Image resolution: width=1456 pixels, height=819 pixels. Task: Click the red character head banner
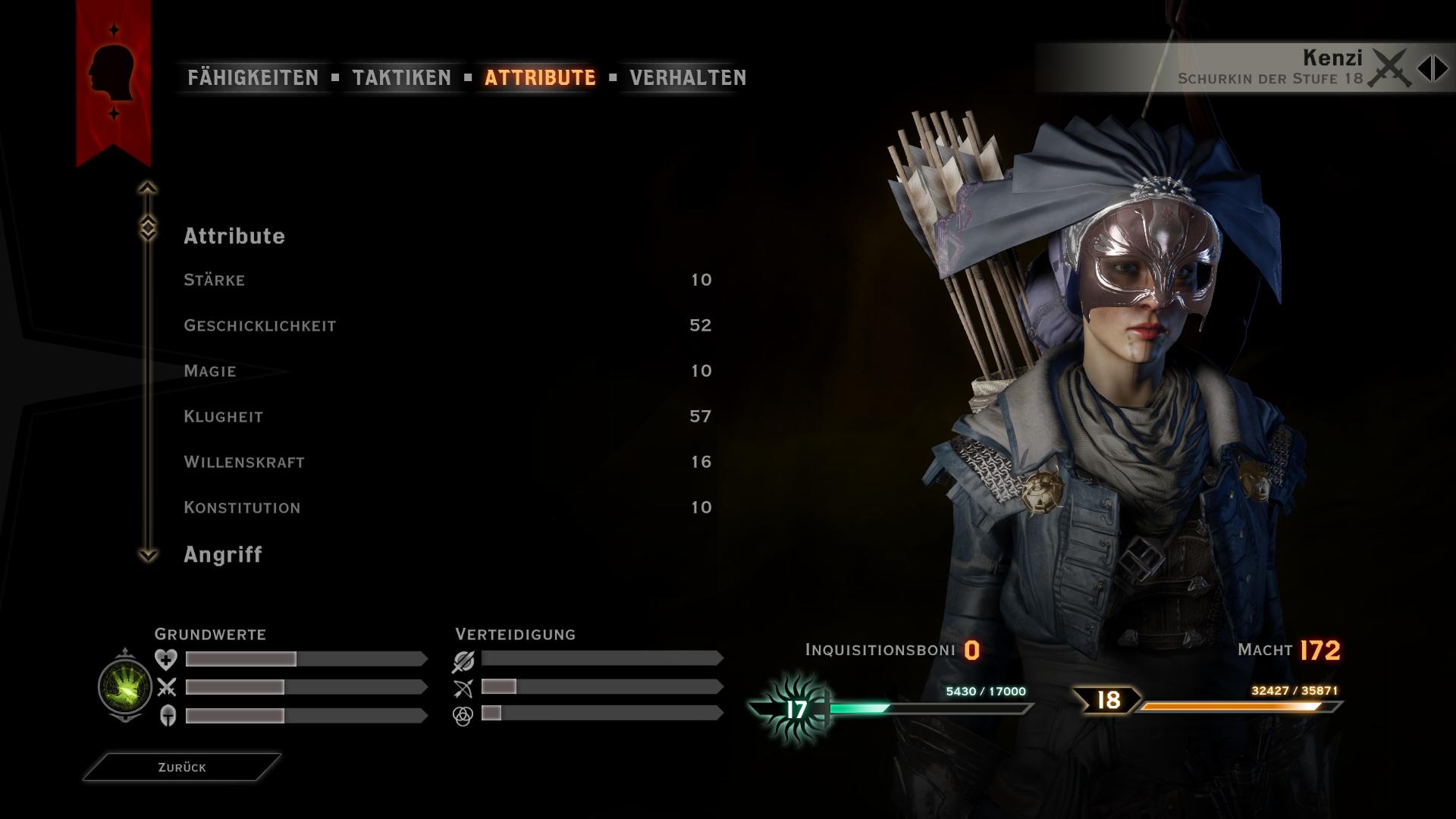tap(113, 76)
